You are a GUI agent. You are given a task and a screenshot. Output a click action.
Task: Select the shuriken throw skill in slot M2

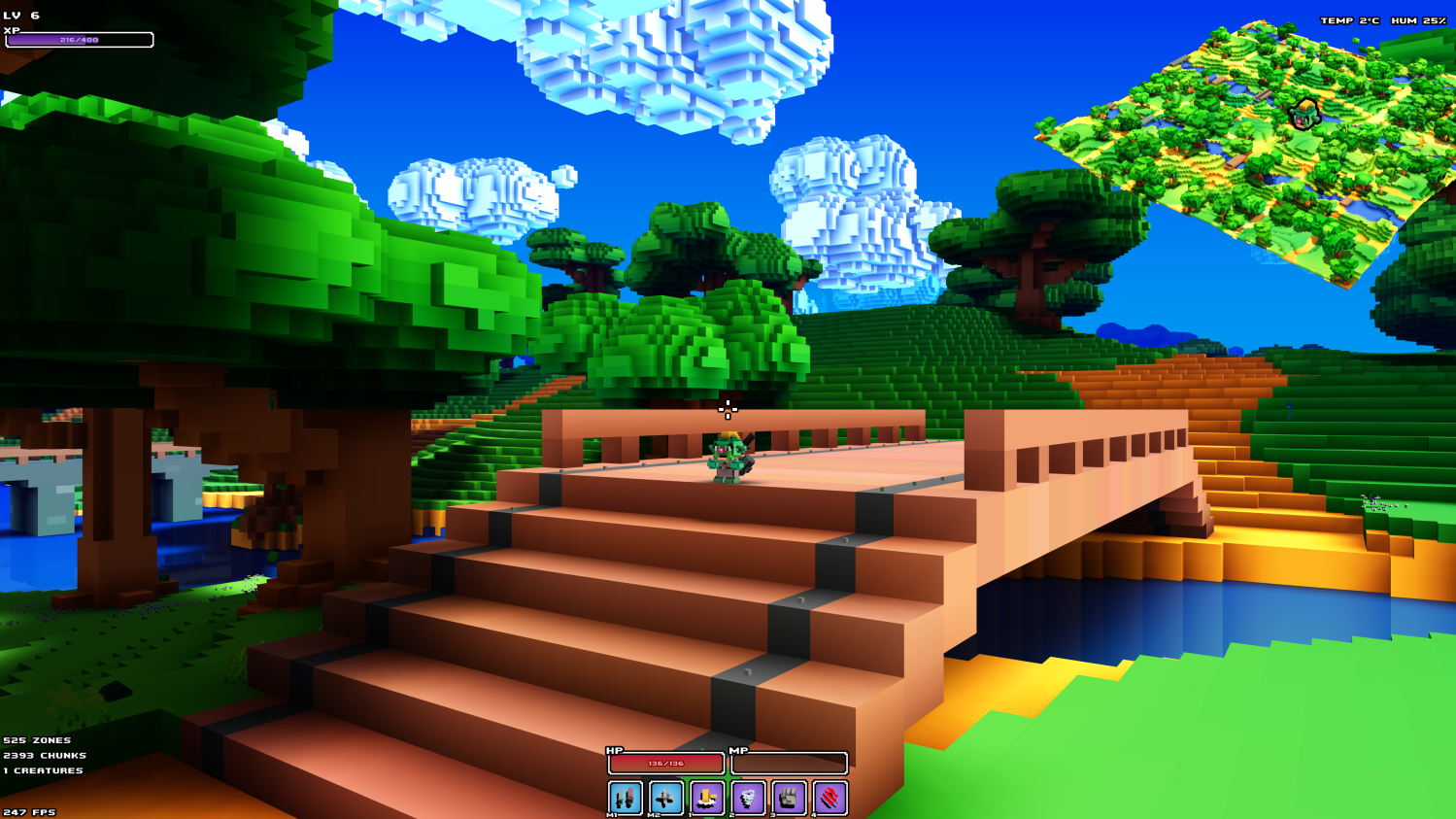[x=667, y=798]
